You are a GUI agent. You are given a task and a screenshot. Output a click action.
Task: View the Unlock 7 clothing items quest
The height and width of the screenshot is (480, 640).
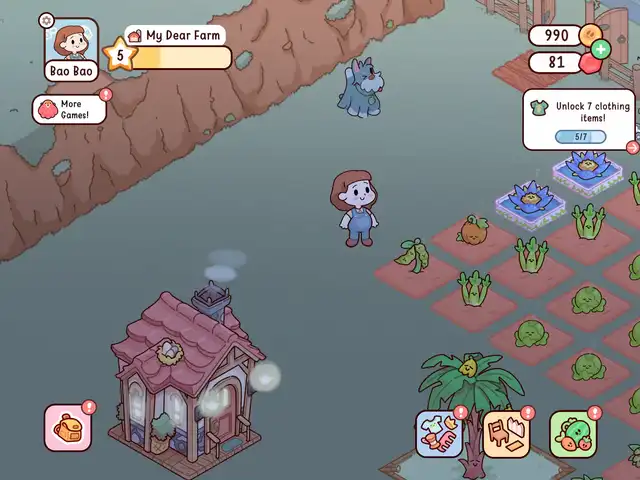[579, 119]
